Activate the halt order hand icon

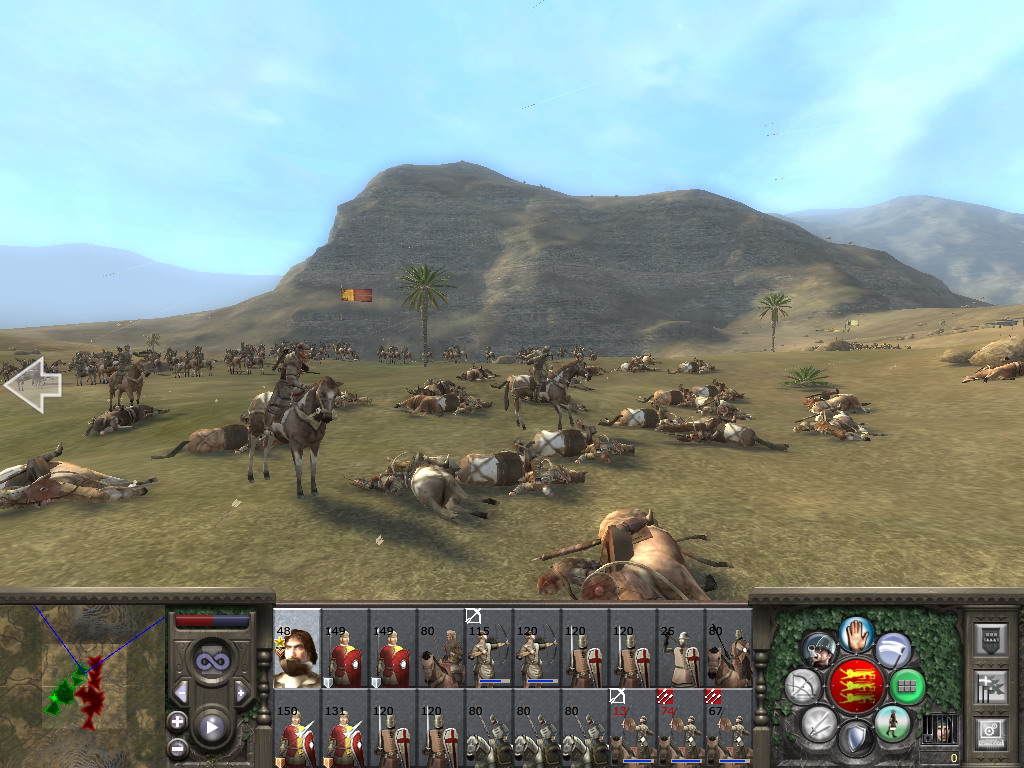(856, 633)
